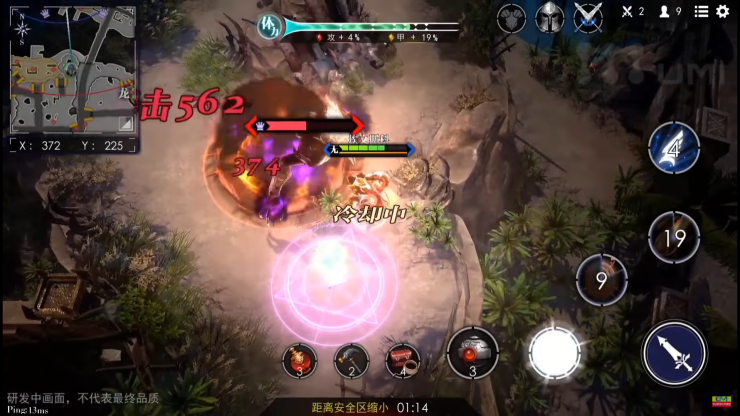Use the grey item with red gem
The height and width of the screenshot is (416, 740).
click(x=472, y=352)
